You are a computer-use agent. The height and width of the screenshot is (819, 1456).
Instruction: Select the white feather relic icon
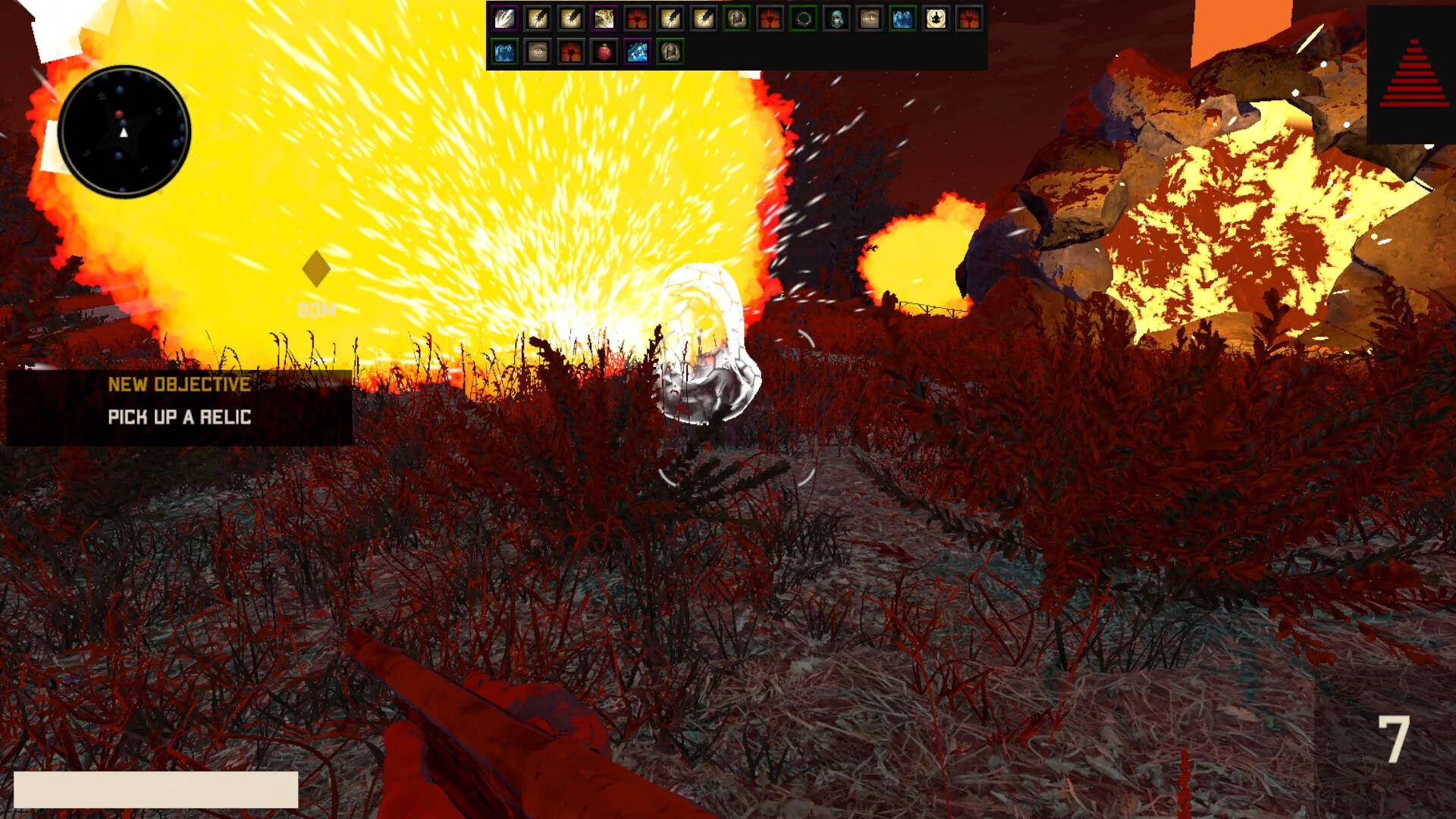click(504, 18)
